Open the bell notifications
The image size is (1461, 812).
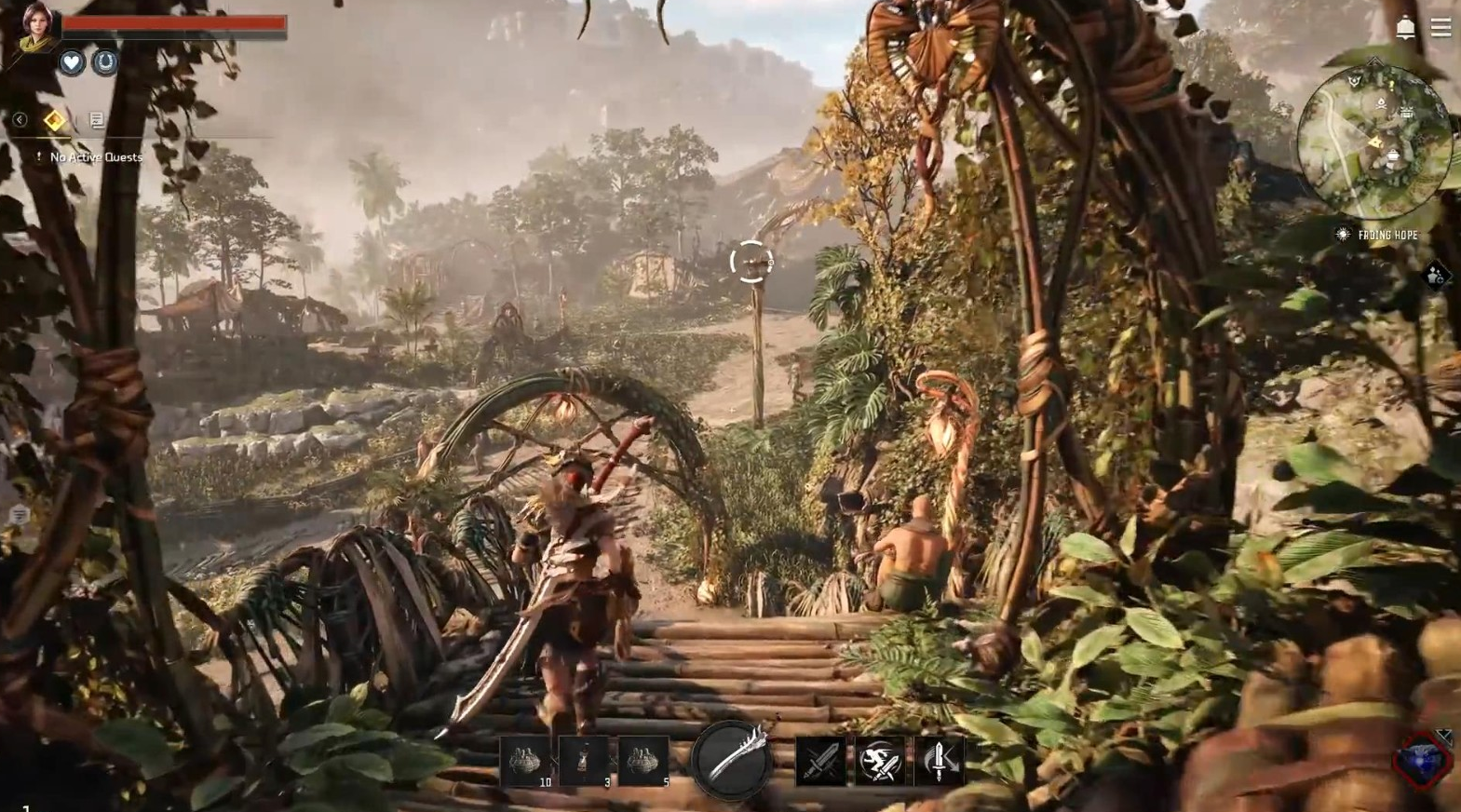[x=1405, y=28]
